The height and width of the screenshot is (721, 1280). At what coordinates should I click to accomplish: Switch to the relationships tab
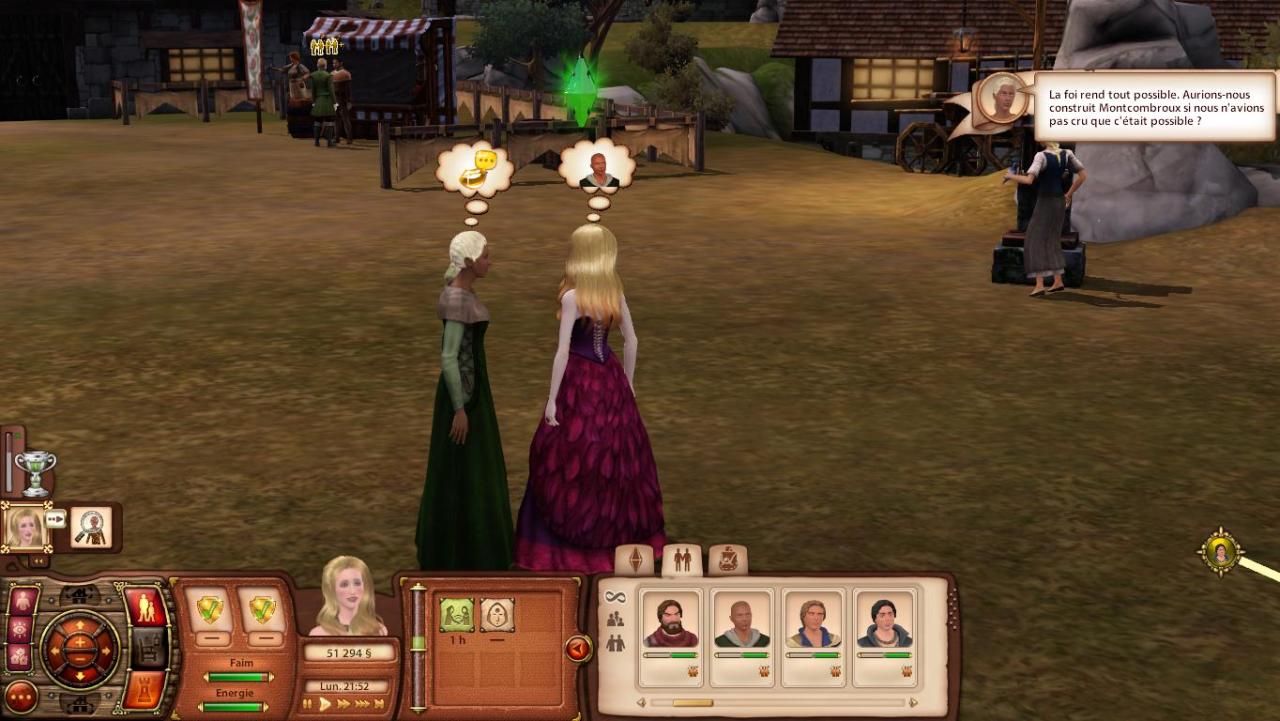(682, 560)
